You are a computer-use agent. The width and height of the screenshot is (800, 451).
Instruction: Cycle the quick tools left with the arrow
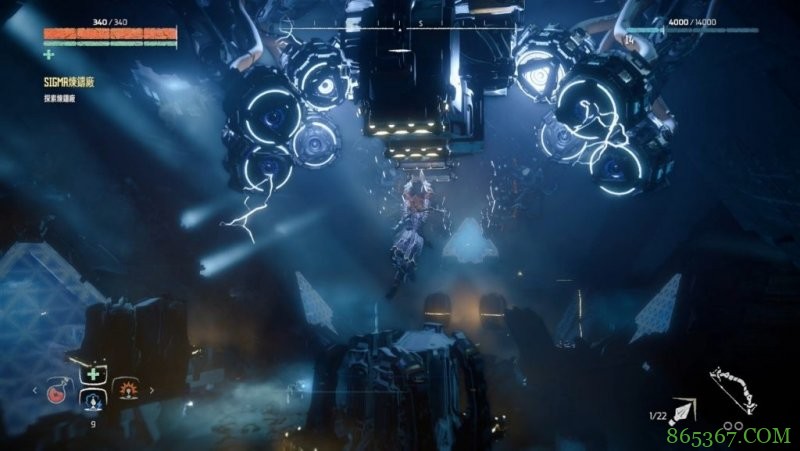coord(37,391)
